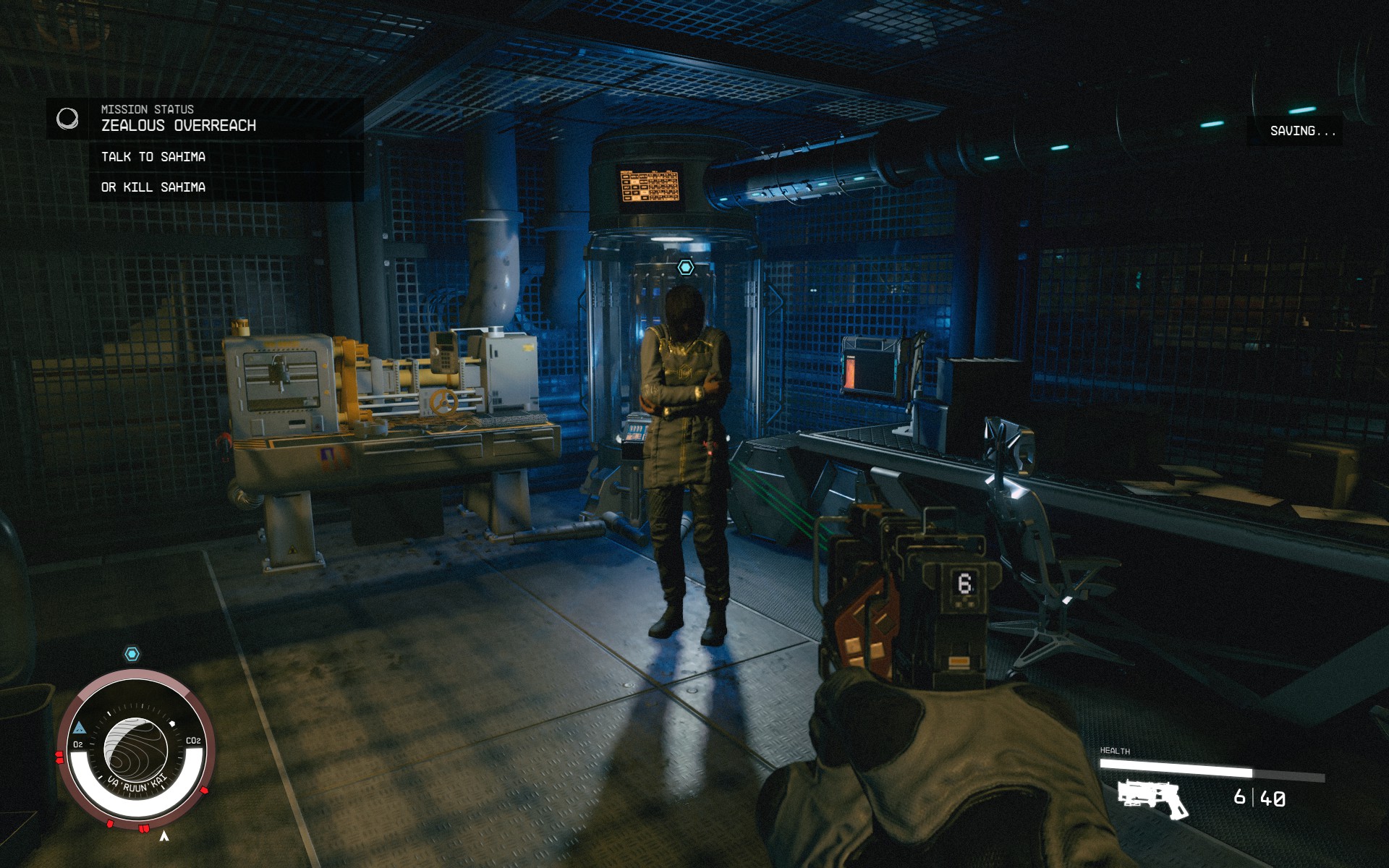Select the cyan hexagon objective marker above Sahima
Viewport: 1389px width, 868px height.
click(684, 268)
